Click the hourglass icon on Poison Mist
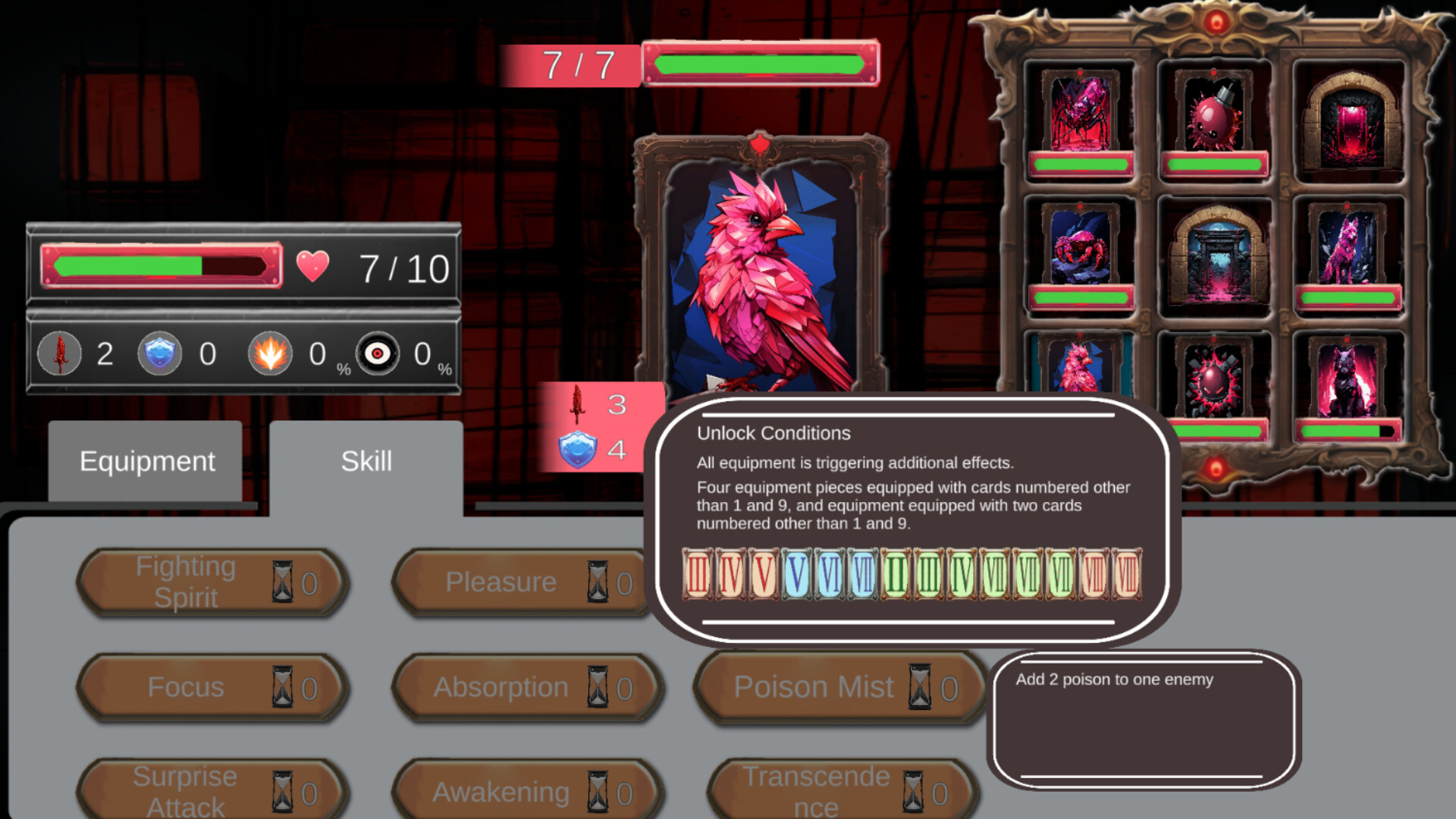The image size is (1456, 819). click(x=920, y=687)
